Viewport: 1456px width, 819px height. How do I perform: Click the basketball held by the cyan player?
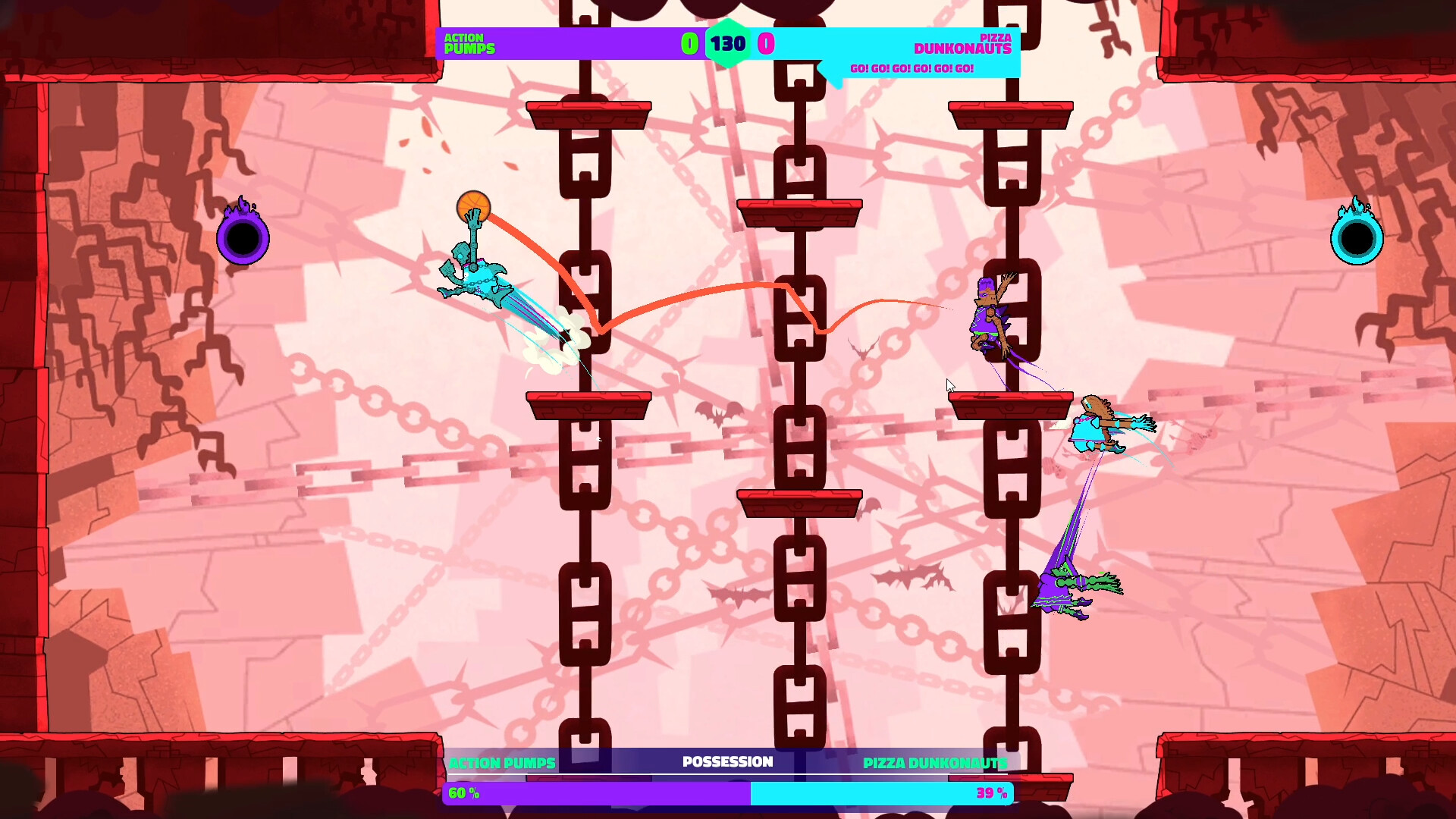pos(472,205)
